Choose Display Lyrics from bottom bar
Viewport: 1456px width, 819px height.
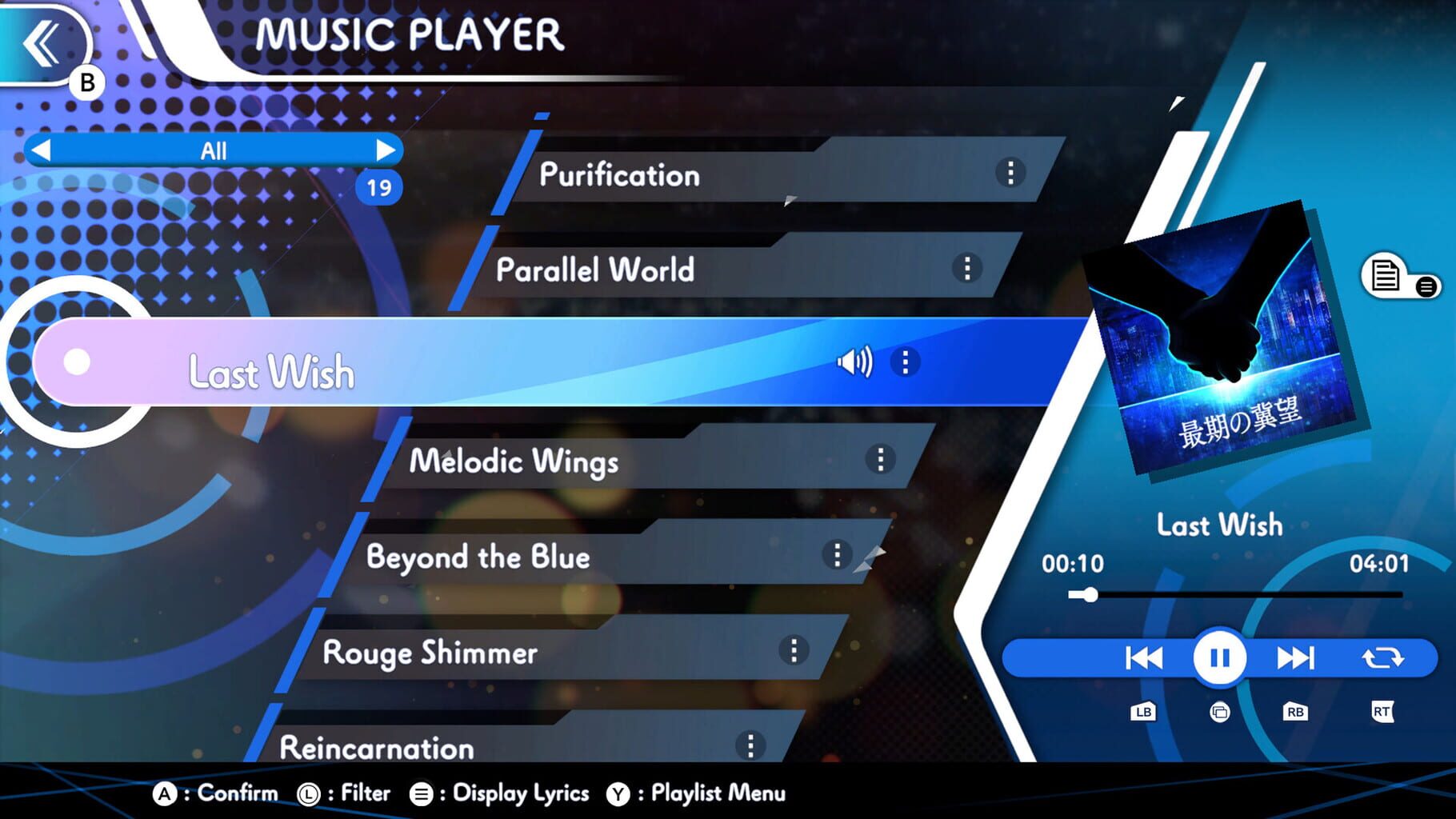[x=518, y=793]
